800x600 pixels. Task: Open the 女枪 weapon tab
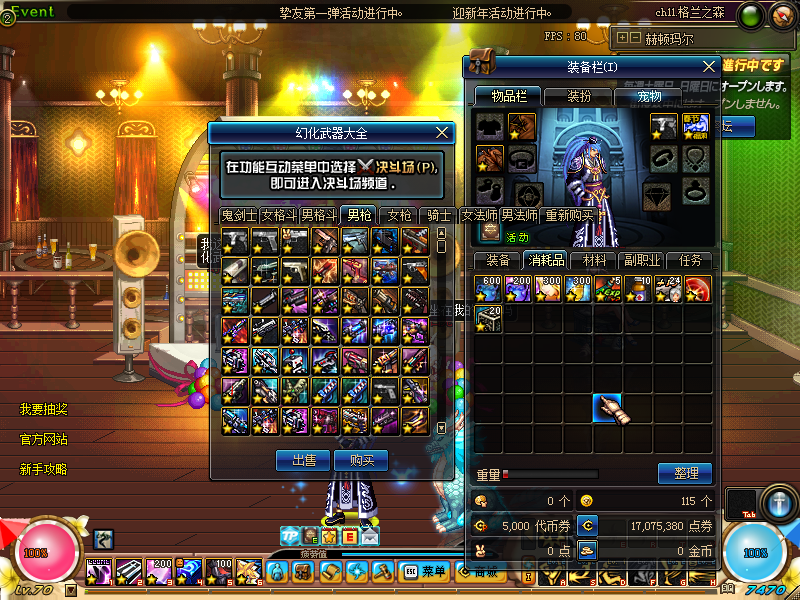point(399,215)
